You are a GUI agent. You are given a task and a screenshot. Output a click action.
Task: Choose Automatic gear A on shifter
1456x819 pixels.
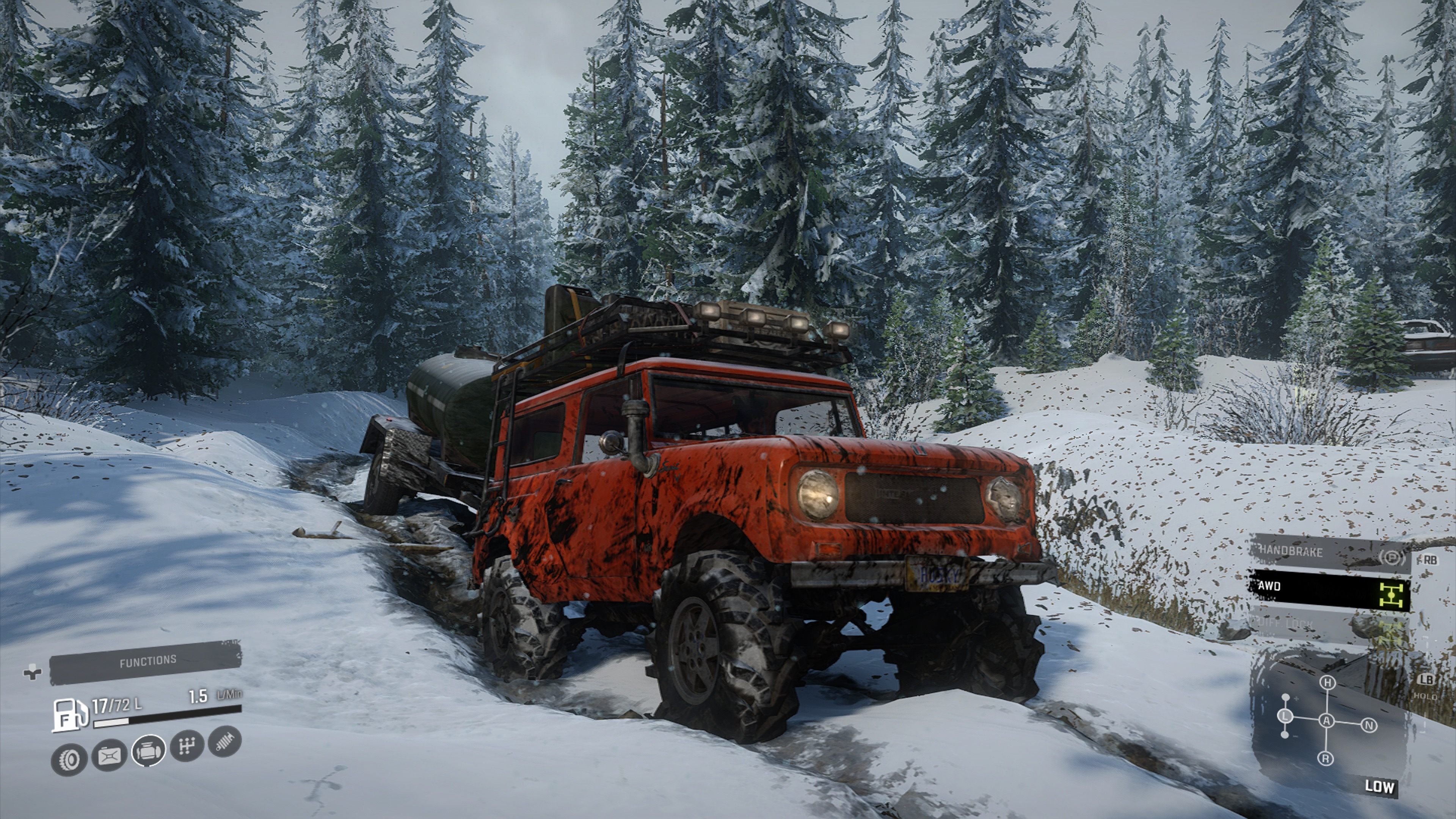(1327, 721)
